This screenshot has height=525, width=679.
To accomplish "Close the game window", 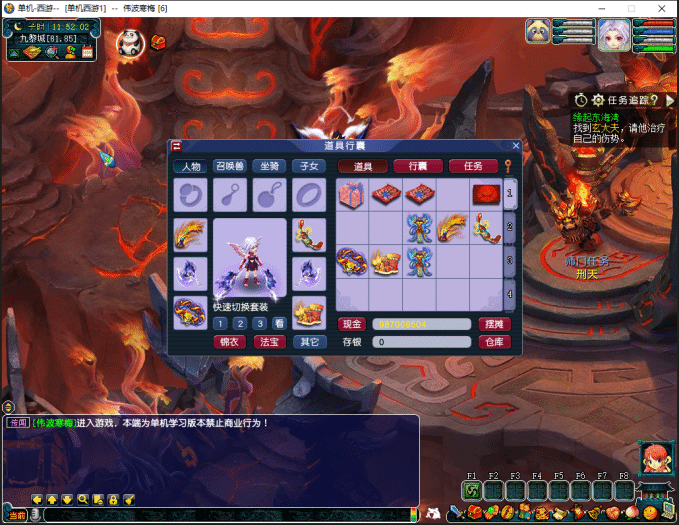I will coord(659,8).
